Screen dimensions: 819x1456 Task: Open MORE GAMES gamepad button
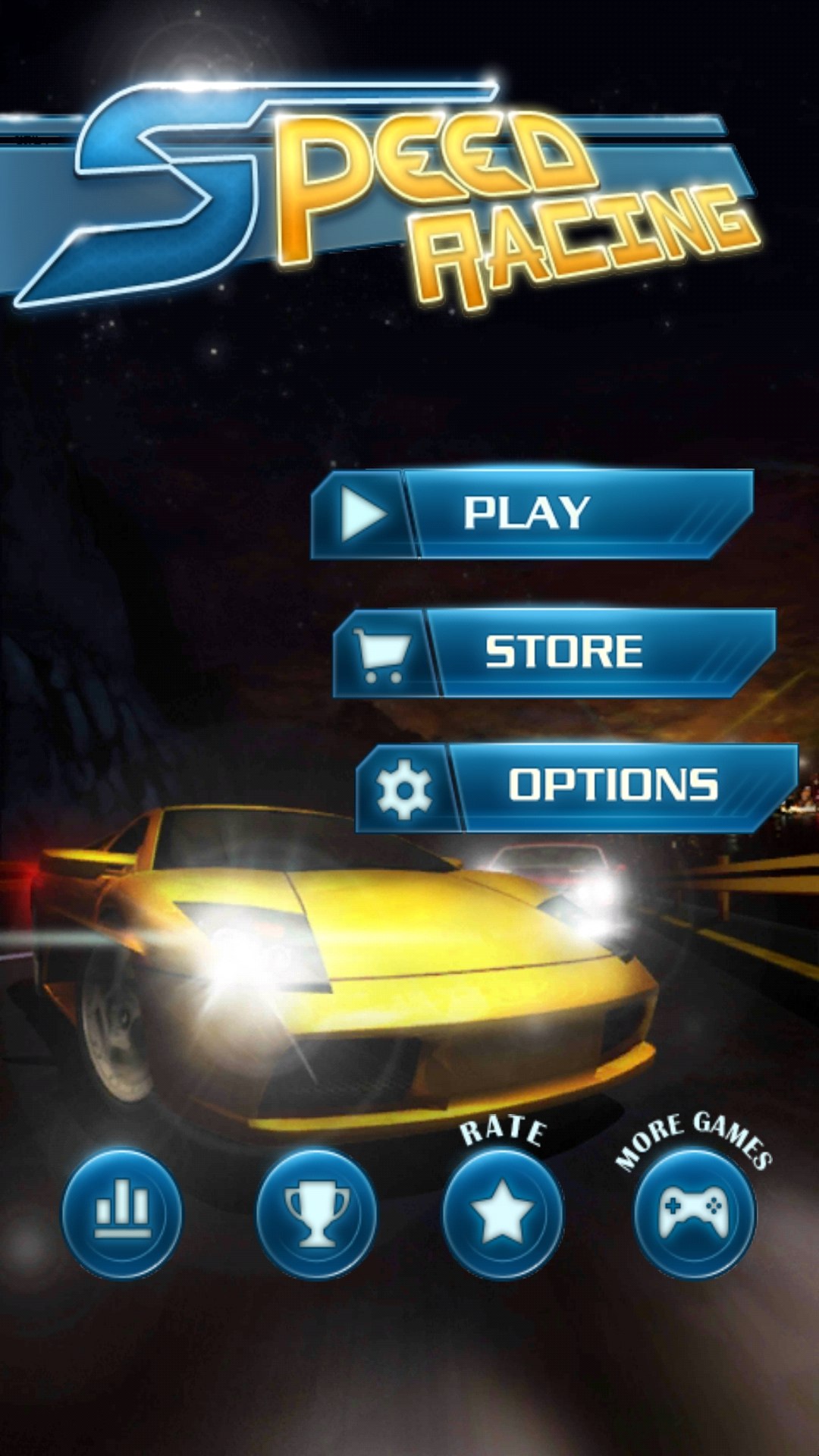point(695,1213)
